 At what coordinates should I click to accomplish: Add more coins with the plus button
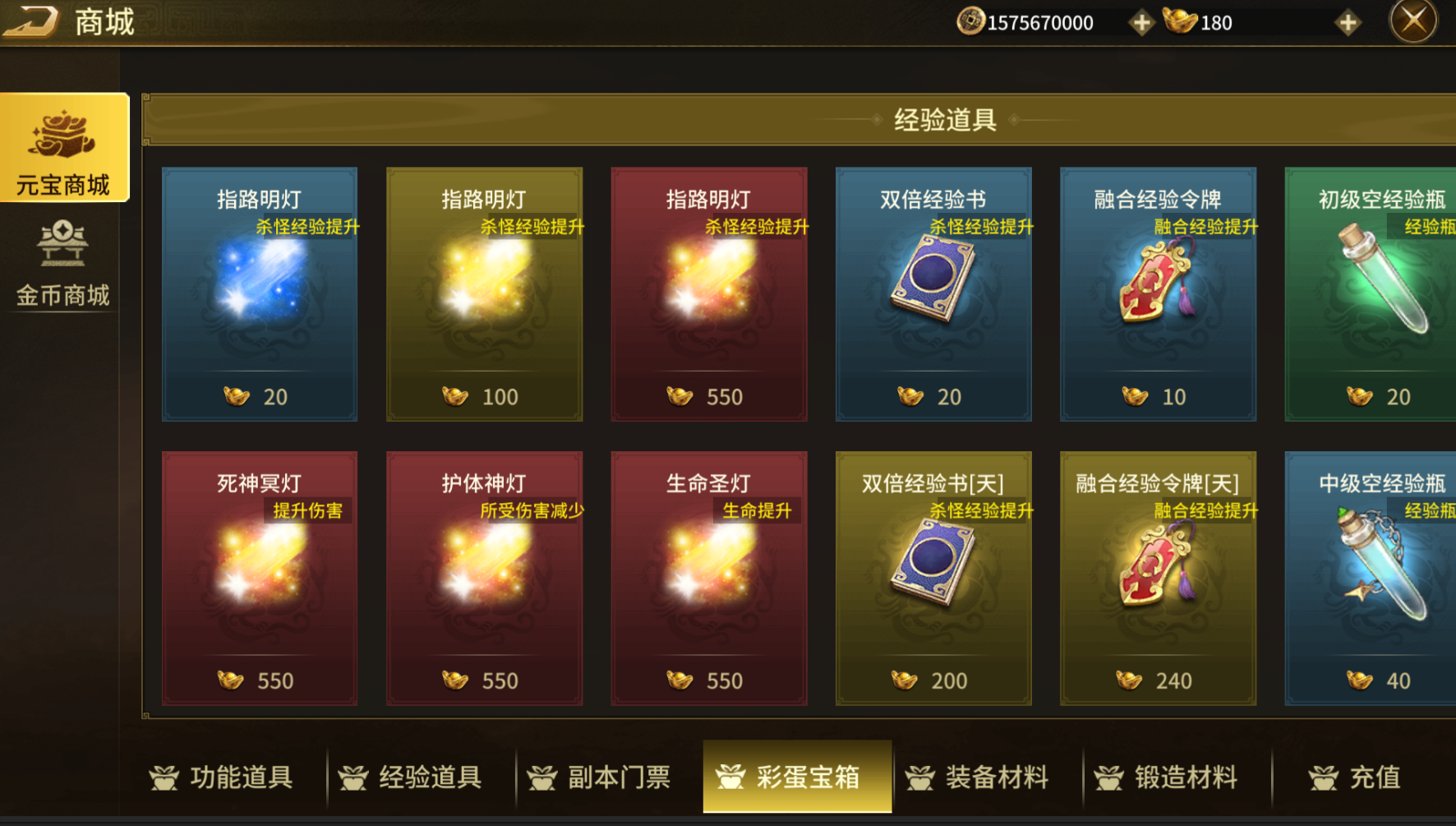(1141, 23)
